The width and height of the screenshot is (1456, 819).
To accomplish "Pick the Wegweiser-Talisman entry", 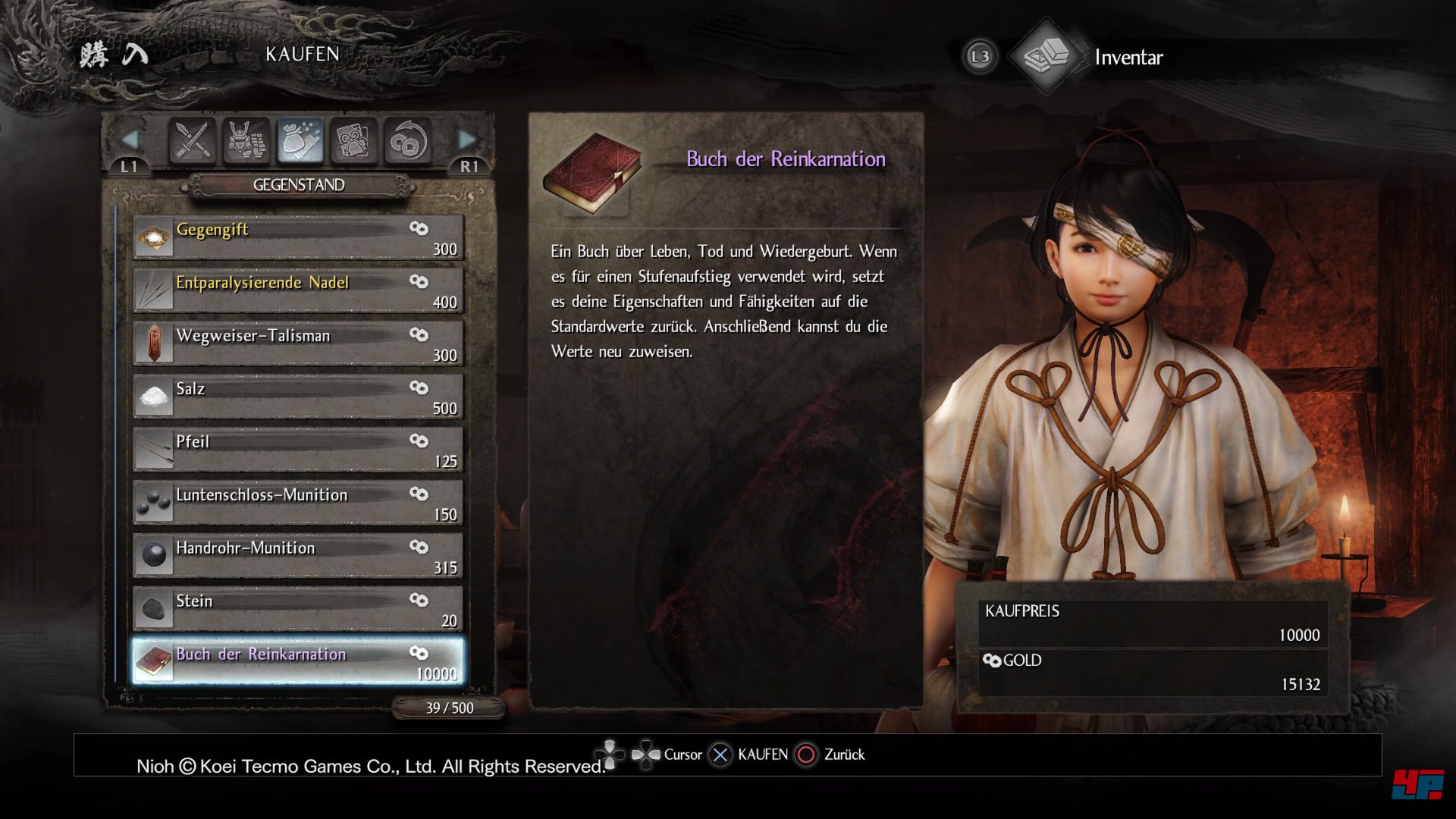I will (x=298, y=344).
